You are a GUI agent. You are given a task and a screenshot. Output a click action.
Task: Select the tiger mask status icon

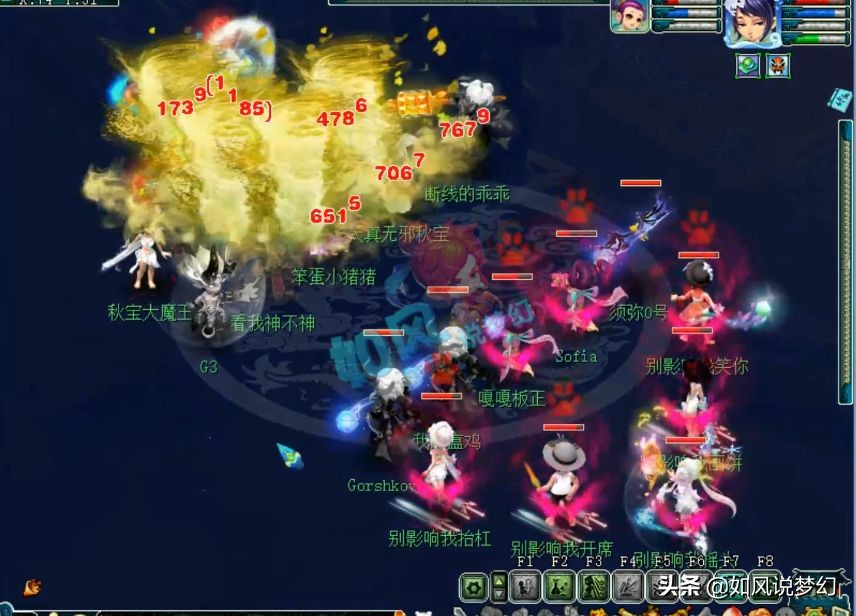coord(777,66)
